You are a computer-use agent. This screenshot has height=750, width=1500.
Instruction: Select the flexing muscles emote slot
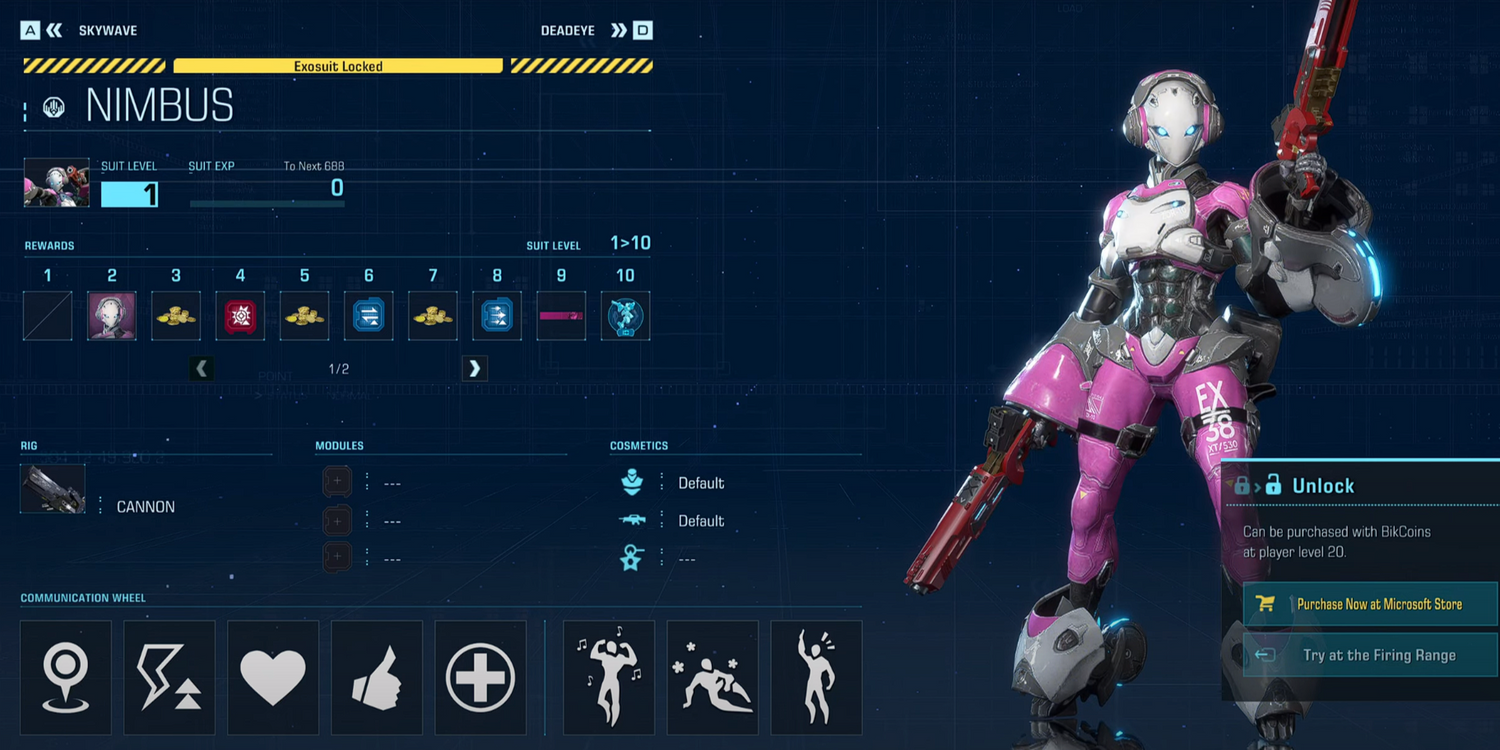609,678
